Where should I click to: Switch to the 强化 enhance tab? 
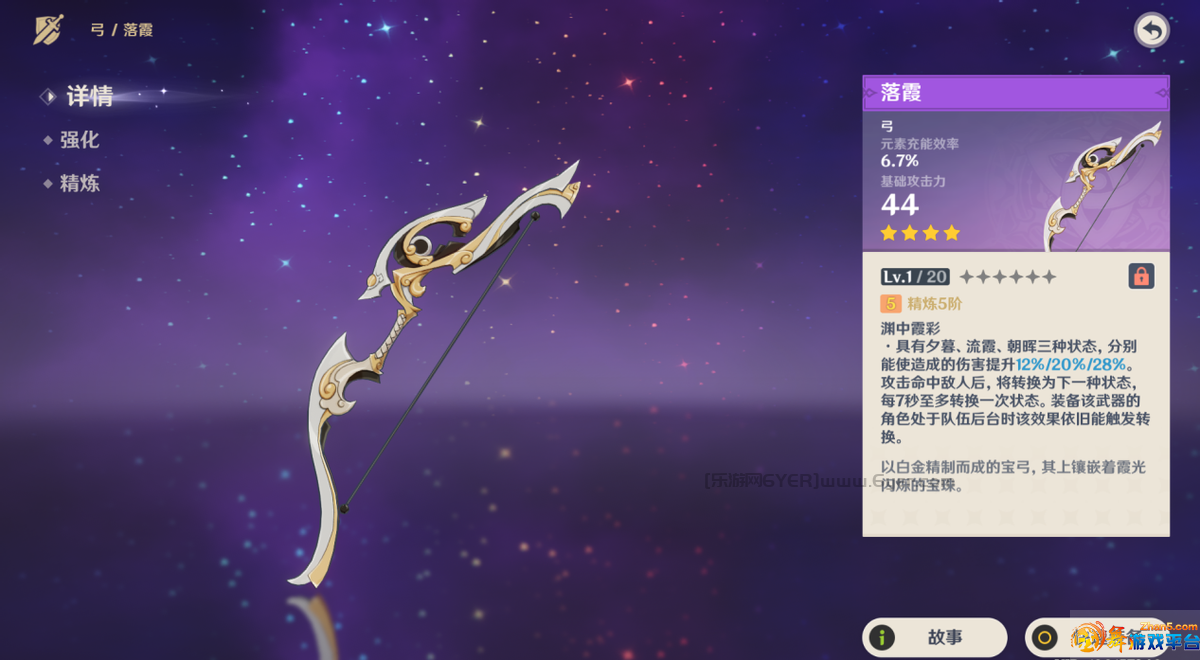click(x=79, y=140)
